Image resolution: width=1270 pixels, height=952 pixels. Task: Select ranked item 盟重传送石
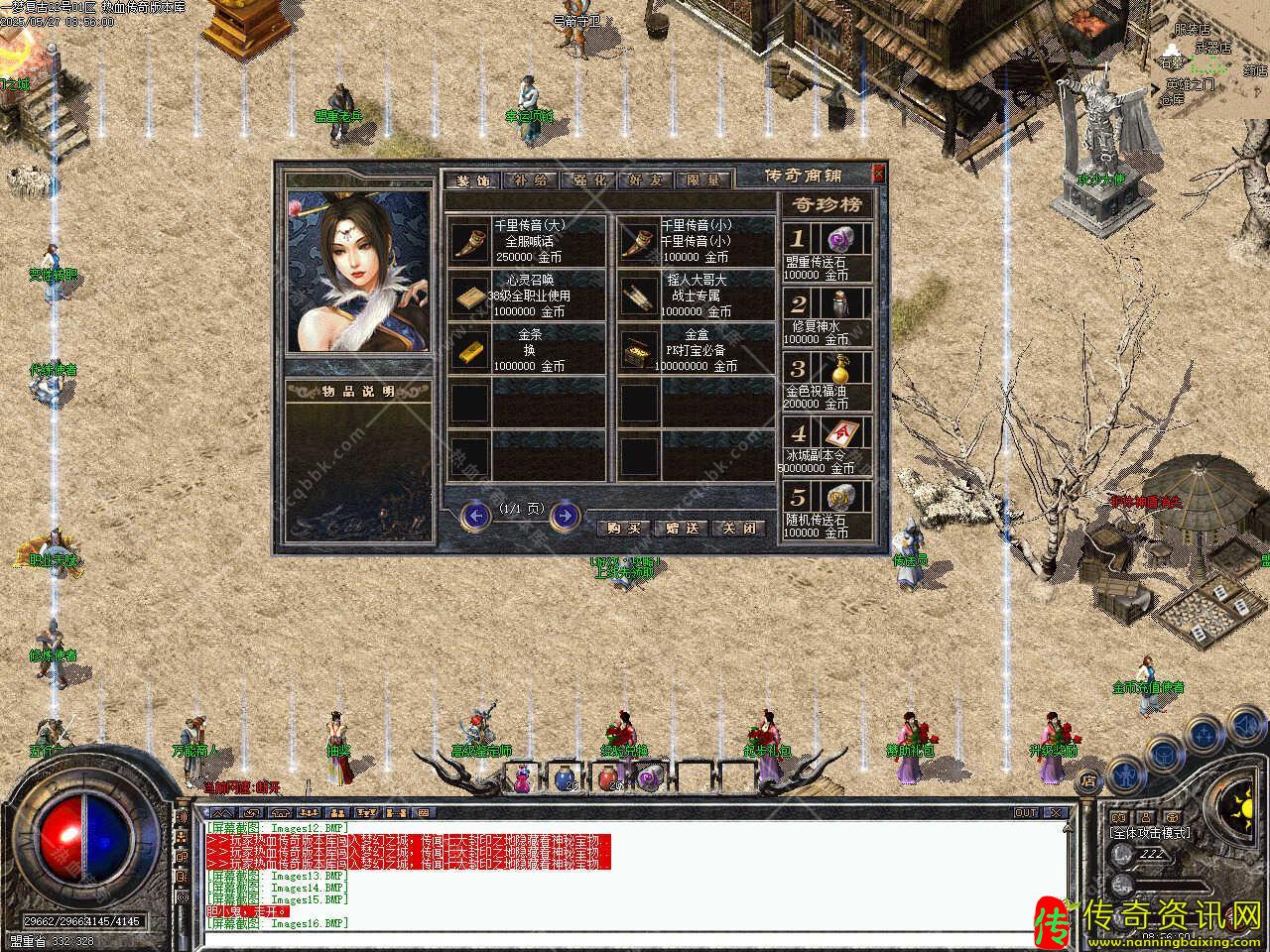pos(839,239)
